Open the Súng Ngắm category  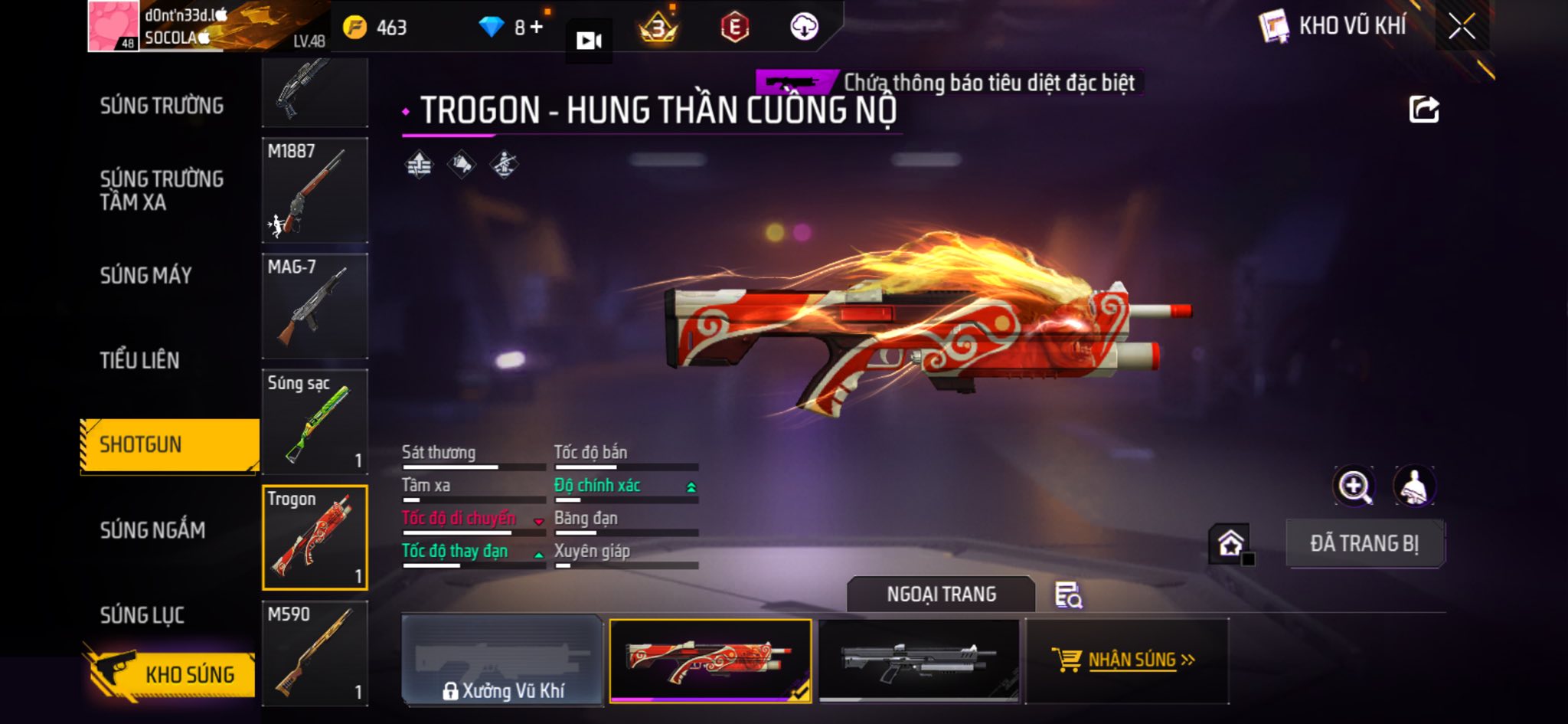coord(152,529)
